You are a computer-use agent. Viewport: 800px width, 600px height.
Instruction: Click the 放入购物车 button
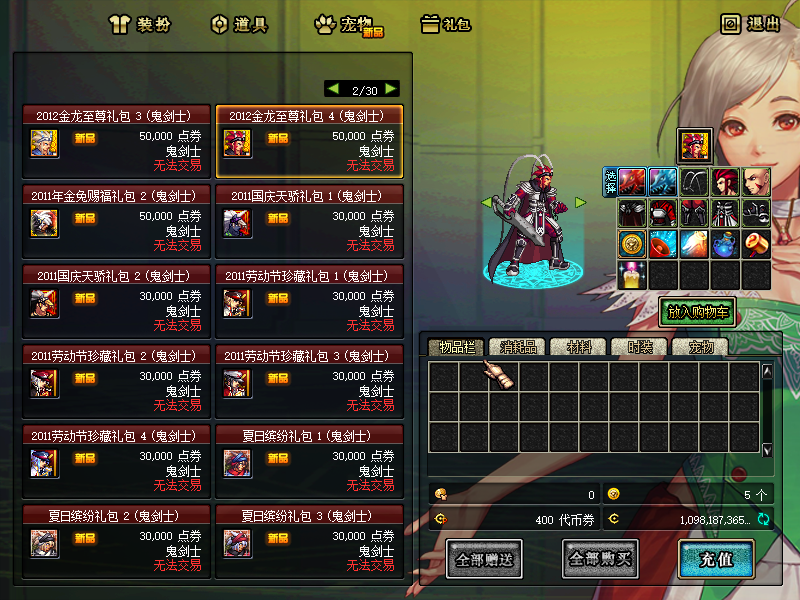click(x=697, y=312)
